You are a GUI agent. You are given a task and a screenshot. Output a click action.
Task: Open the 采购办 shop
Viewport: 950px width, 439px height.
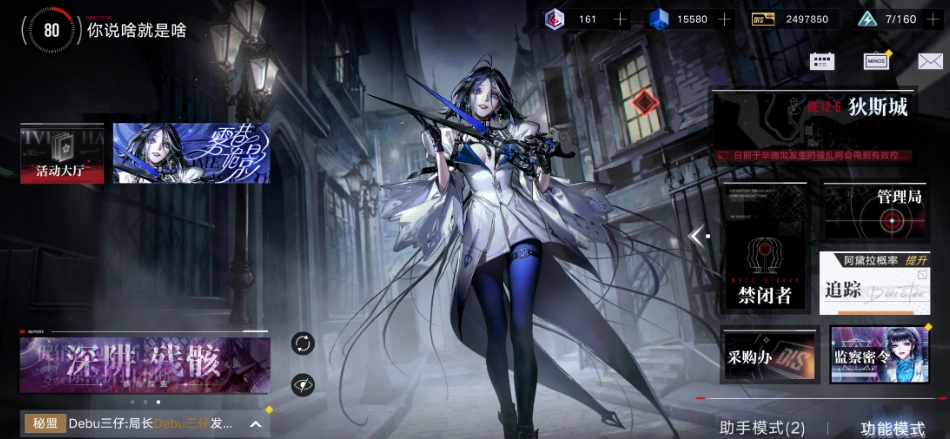pos(766,356)
